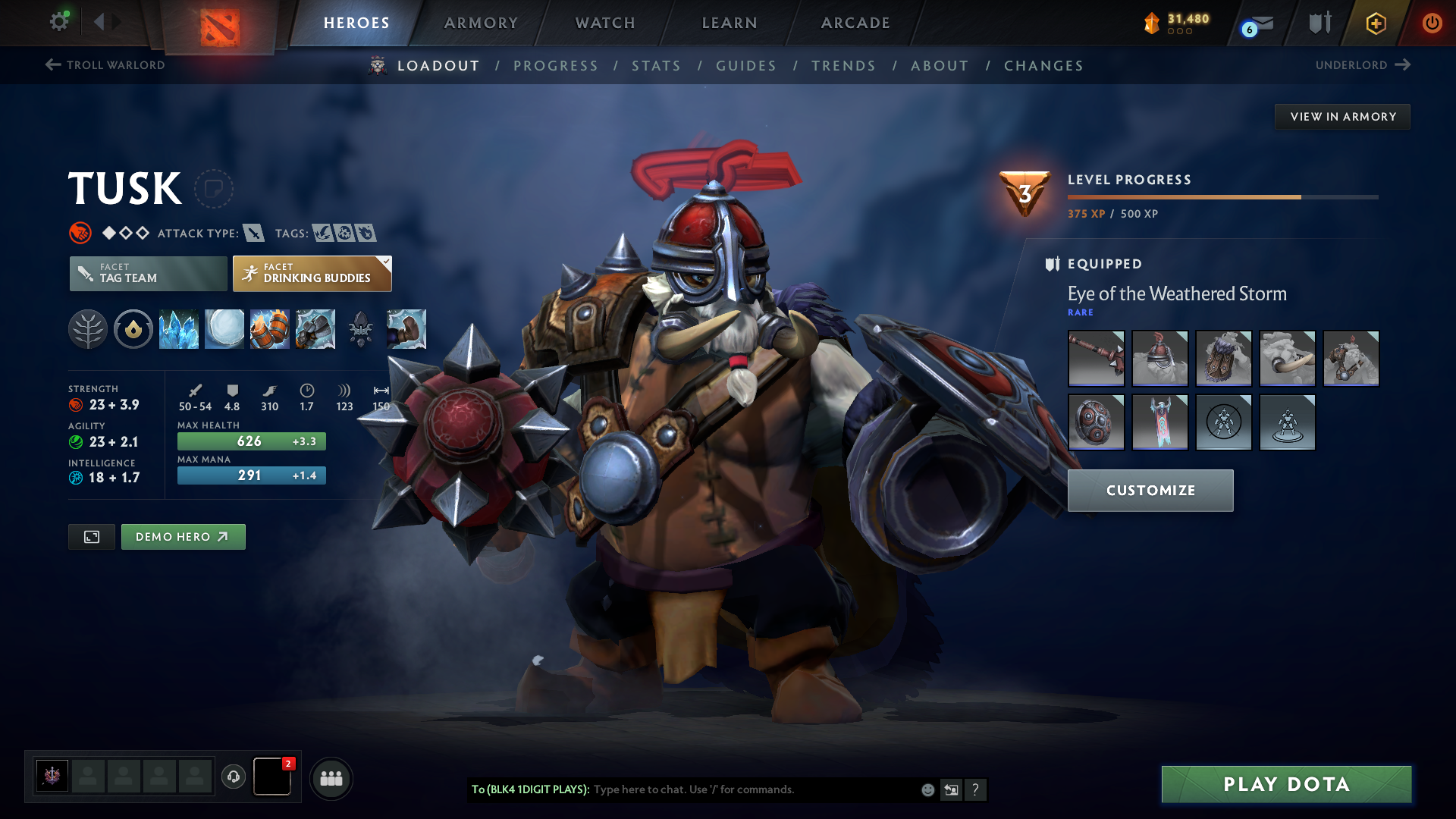Go to next hero Underlord
Screen dimensions: 1456x819
point(1362,65)
